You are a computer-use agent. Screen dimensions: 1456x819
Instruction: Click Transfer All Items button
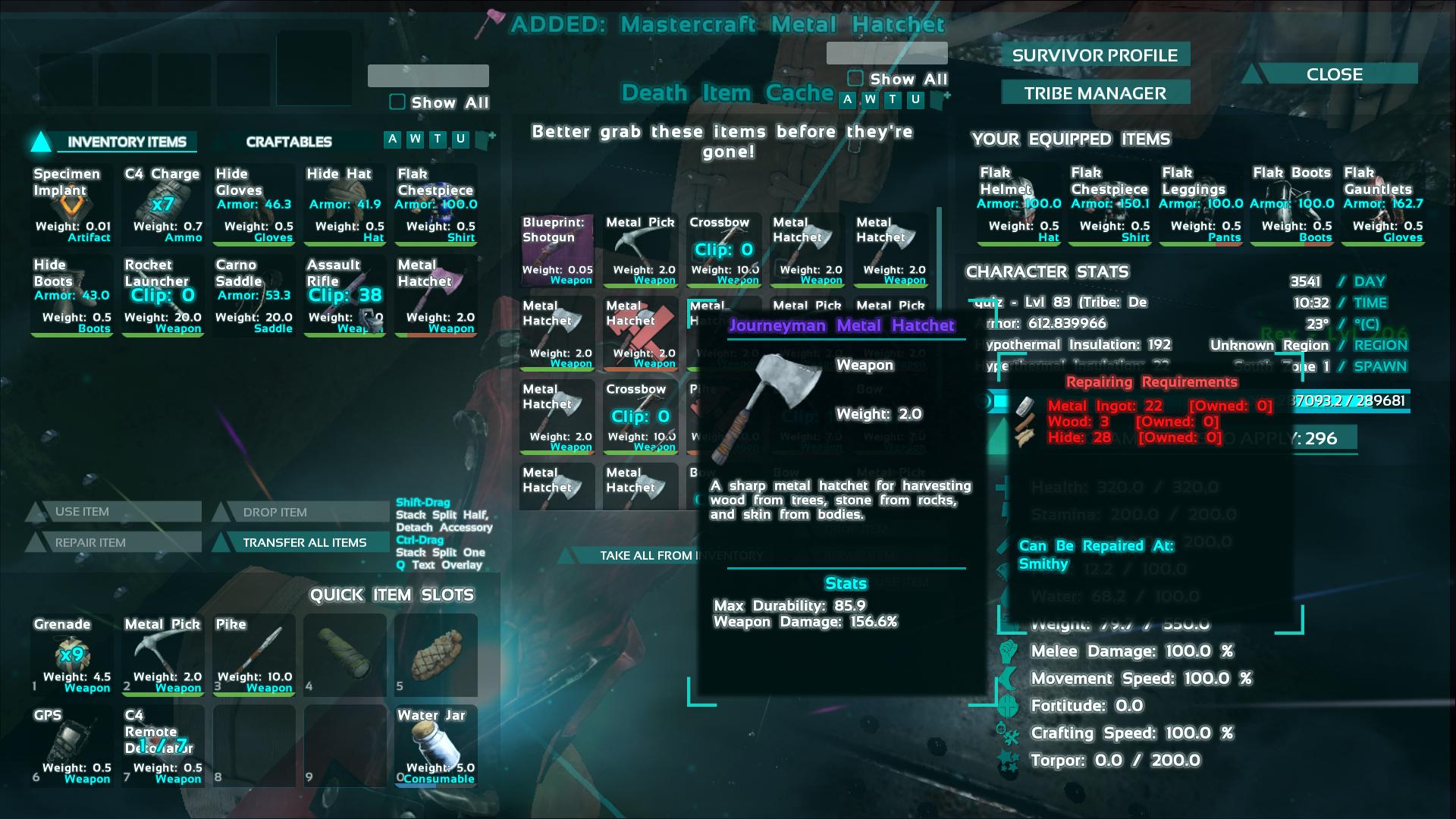tap(304, 542)
